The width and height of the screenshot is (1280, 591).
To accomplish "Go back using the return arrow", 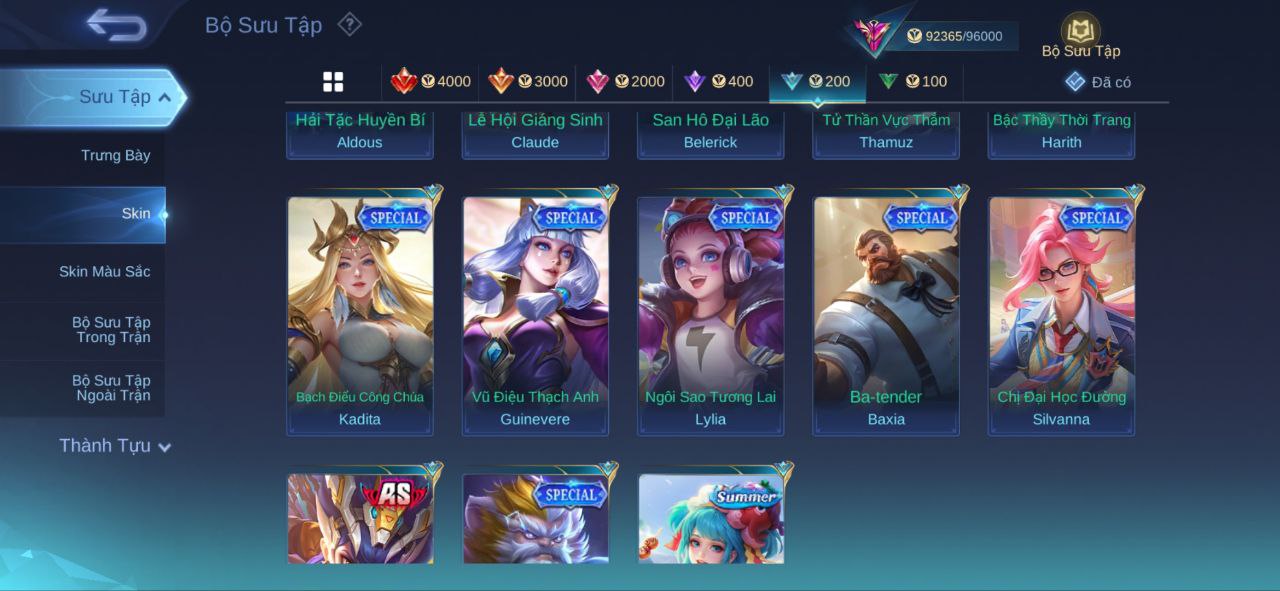I will click(116, 25).
